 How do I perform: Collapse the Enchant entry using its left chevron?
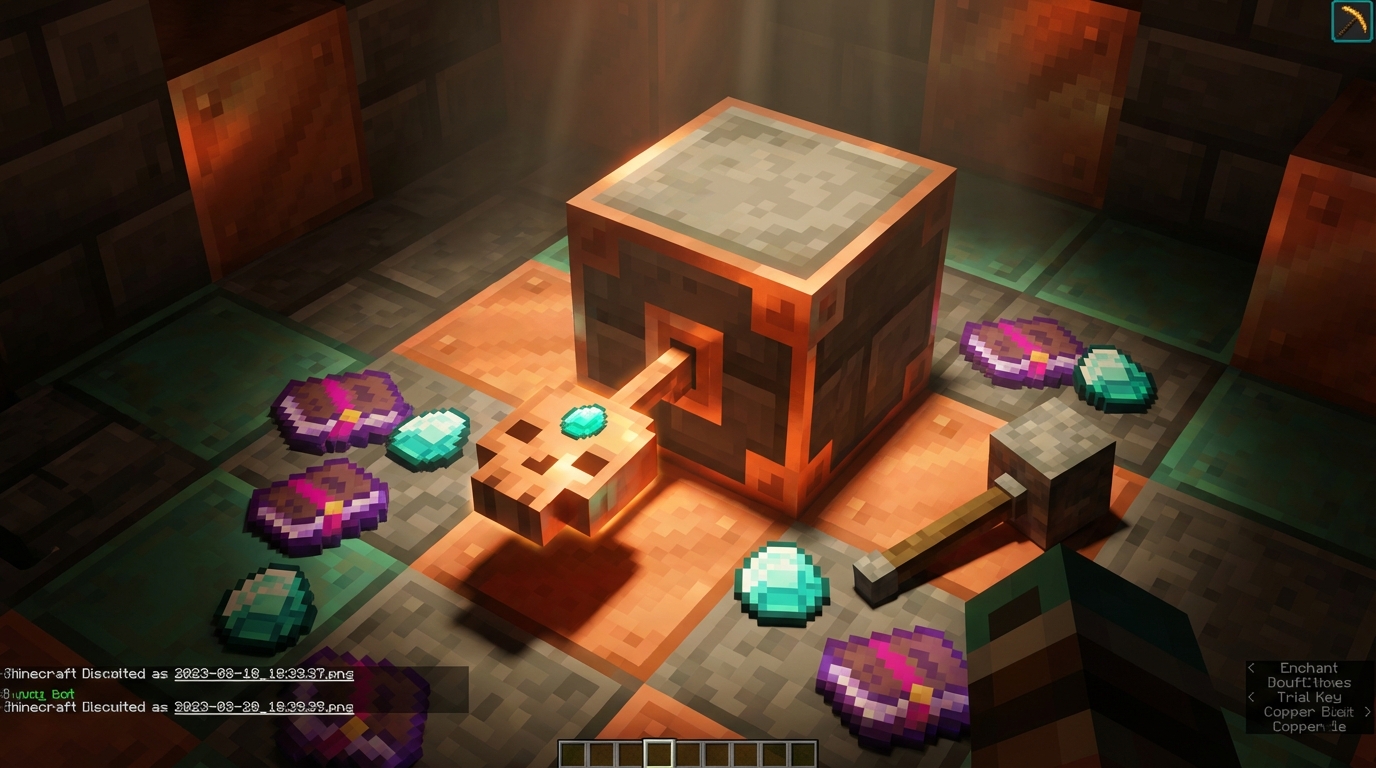(1251, 668)
